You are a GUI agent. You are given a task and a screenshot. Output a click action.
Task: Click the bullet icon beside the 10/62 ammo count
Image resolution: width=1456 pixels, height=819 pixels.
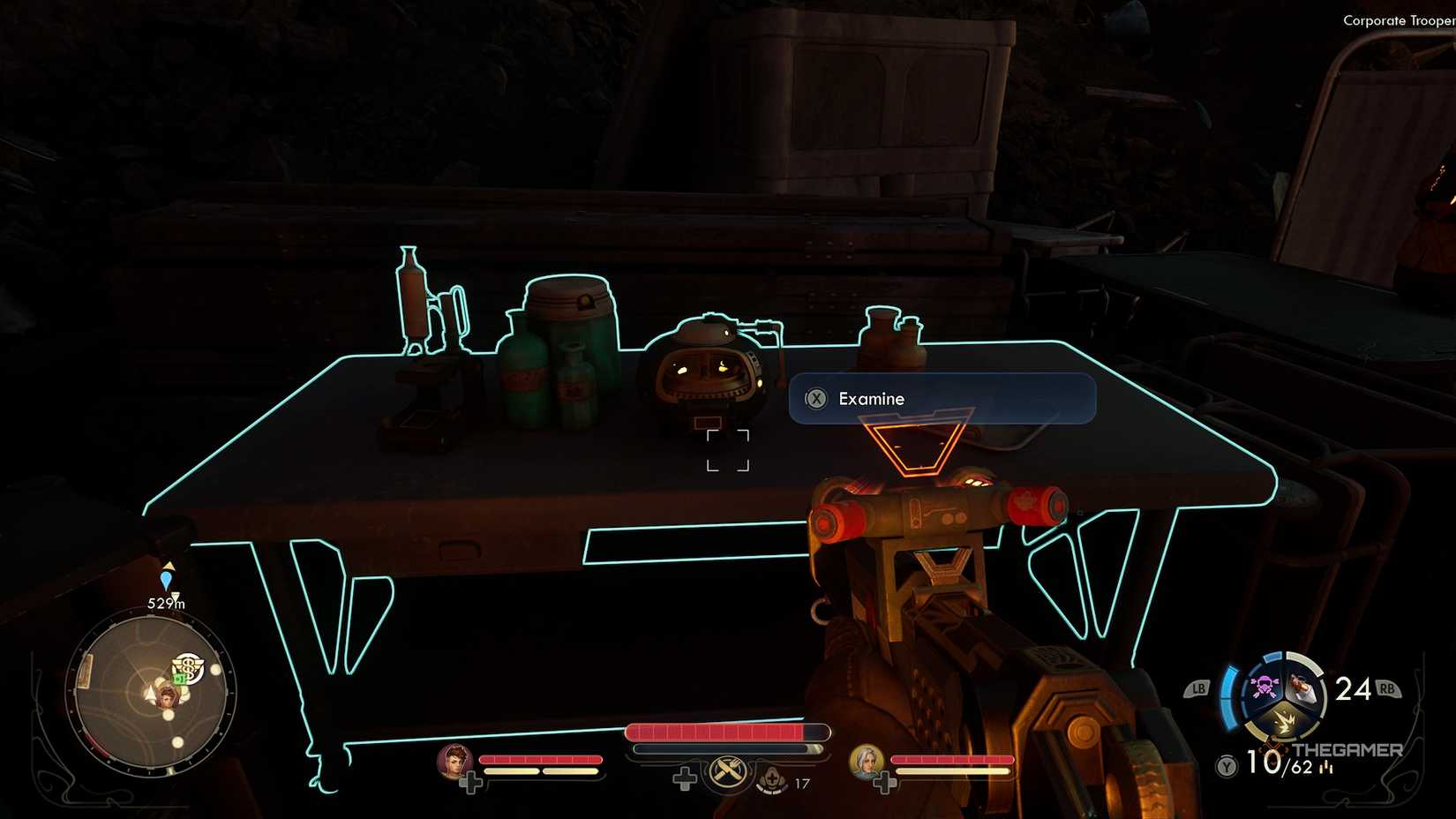[x=1327, y=768]
